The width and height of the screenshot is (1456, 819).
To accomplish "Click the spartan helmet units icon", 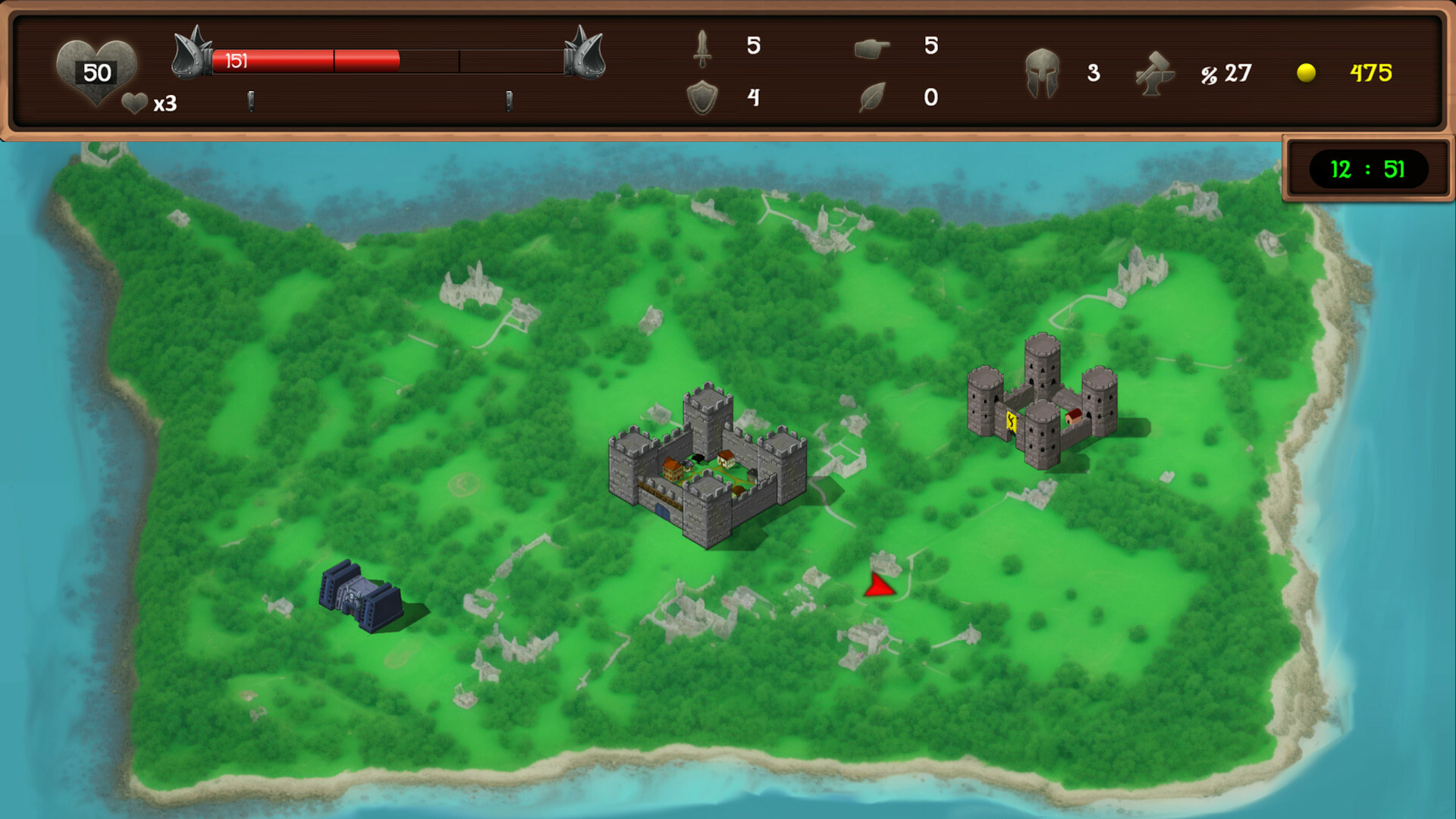I will coord(1043,74).
